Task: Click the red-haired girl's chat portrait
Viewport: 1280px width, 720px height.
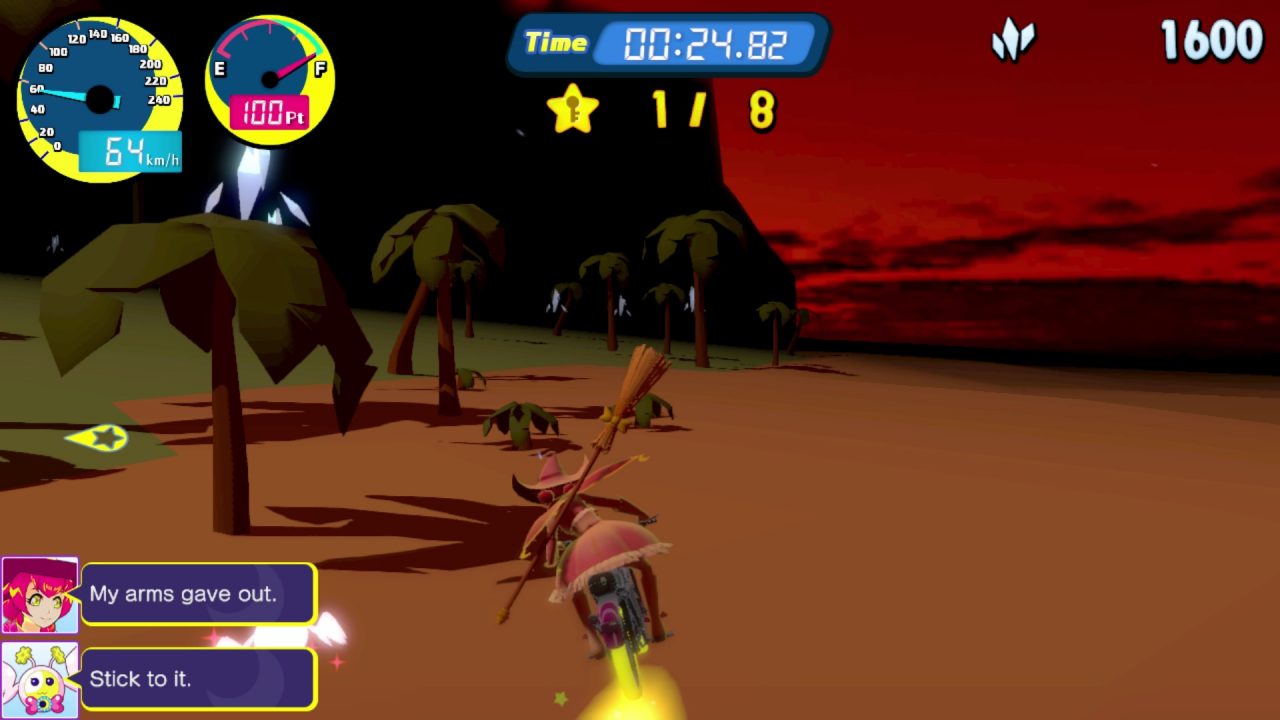Action: [x=40, y=595]
